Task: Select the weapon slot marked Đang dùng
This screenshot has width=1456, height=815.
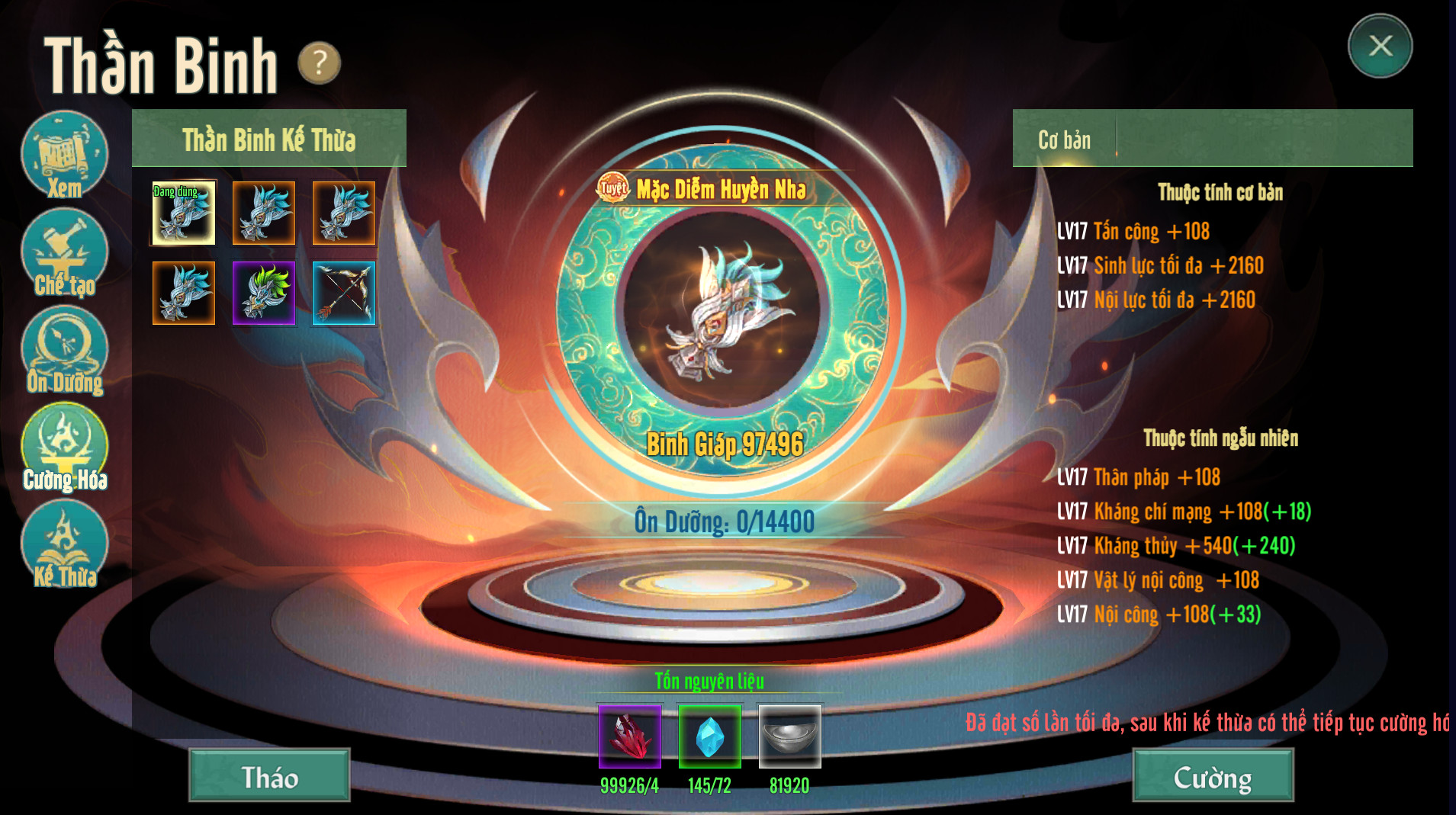Action: (184, 213)
